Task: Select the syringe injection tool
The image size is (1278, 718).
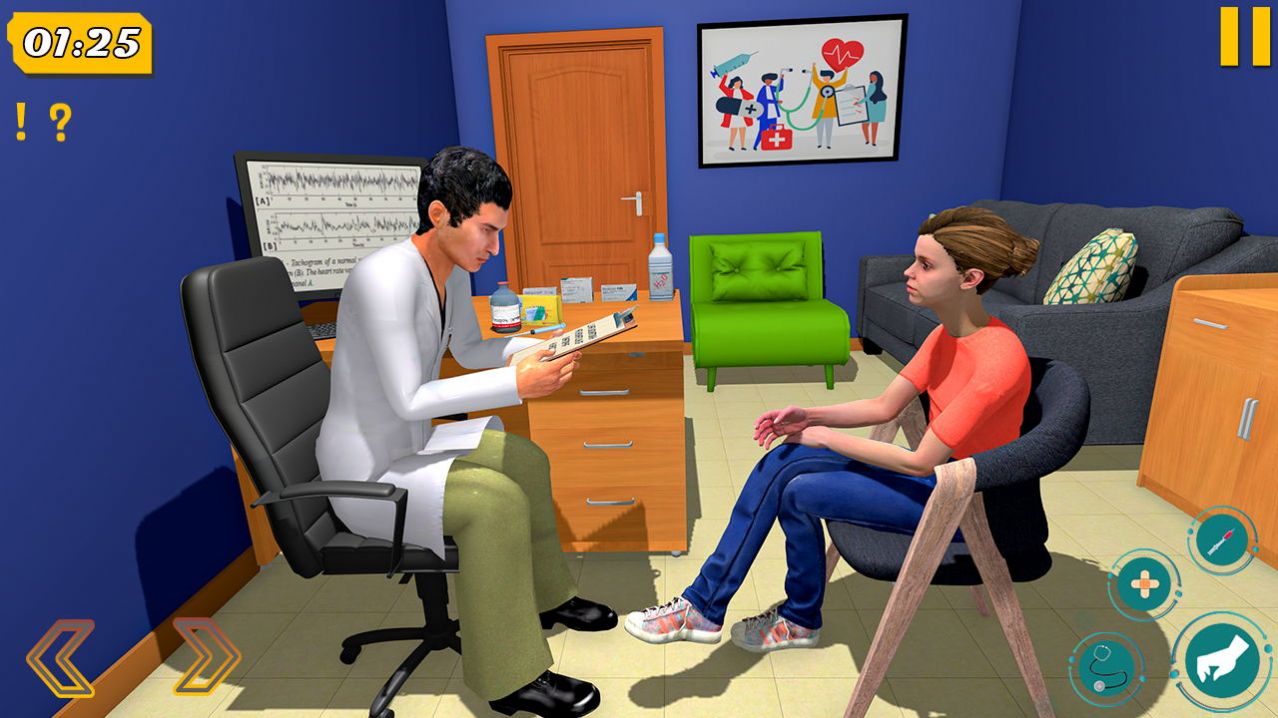Action: pos(1221,541)
